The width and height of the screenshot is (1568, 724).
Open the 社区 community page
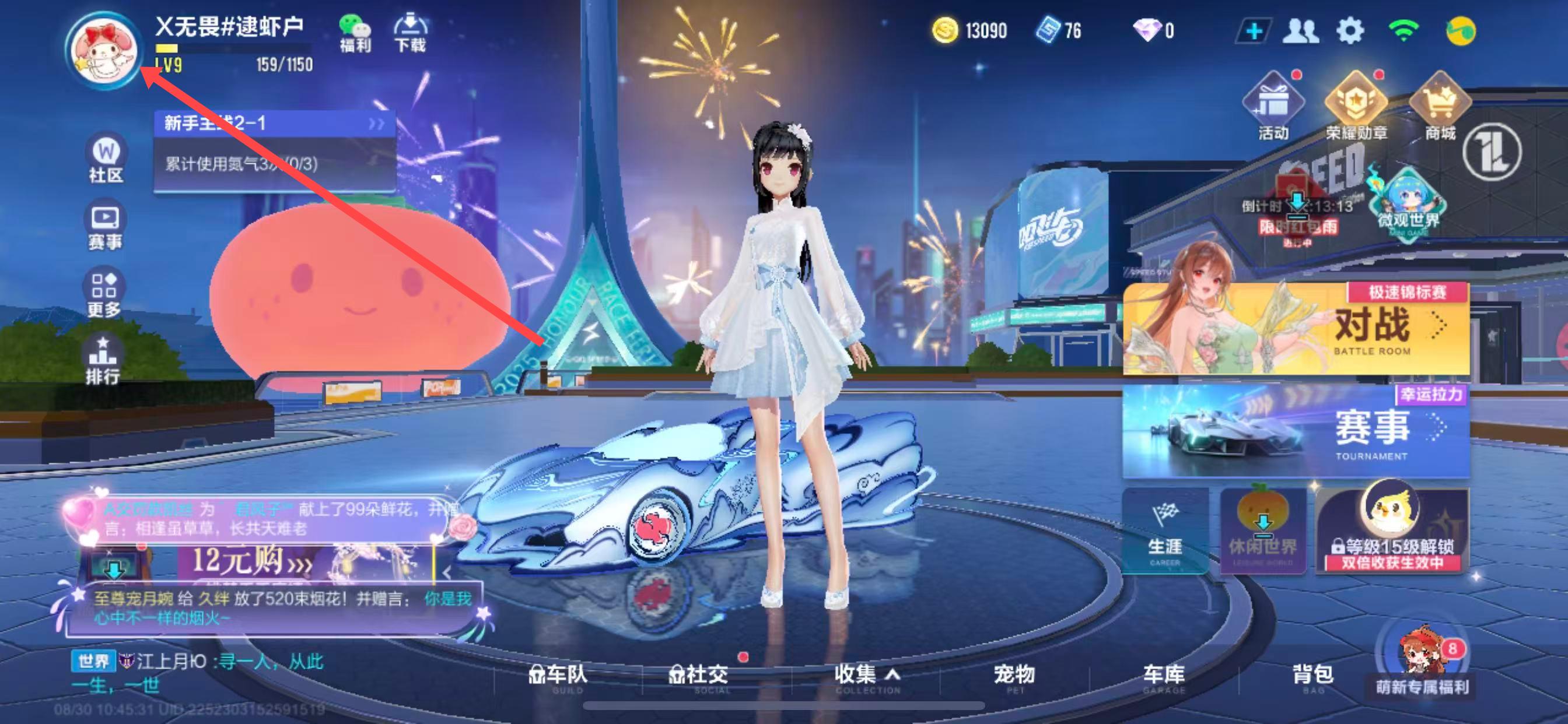106,159
